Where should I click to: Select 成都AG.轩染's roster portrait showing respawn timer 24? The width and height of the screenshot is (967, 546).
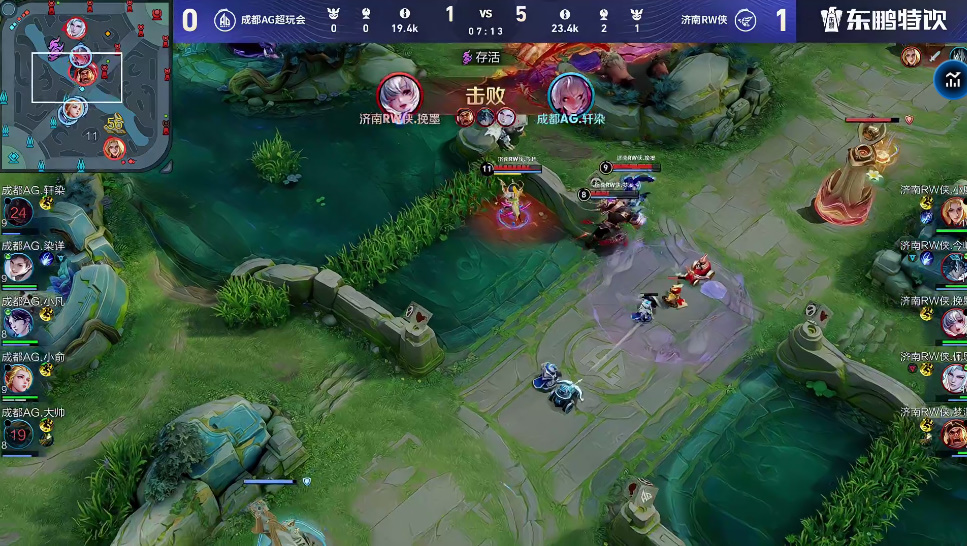pos(19,212)
